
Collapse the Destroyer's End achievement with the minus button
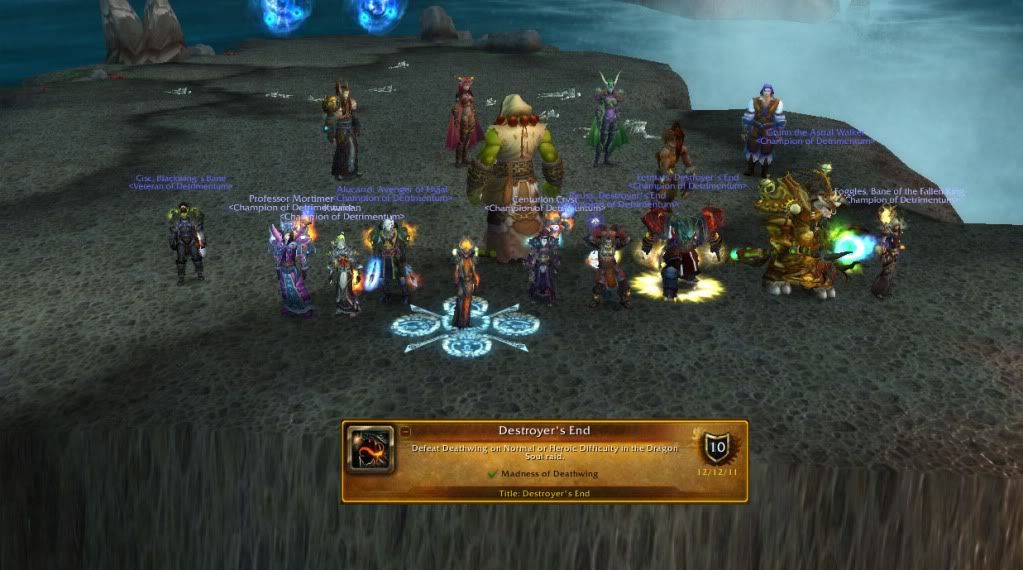(x=406, y=431)
